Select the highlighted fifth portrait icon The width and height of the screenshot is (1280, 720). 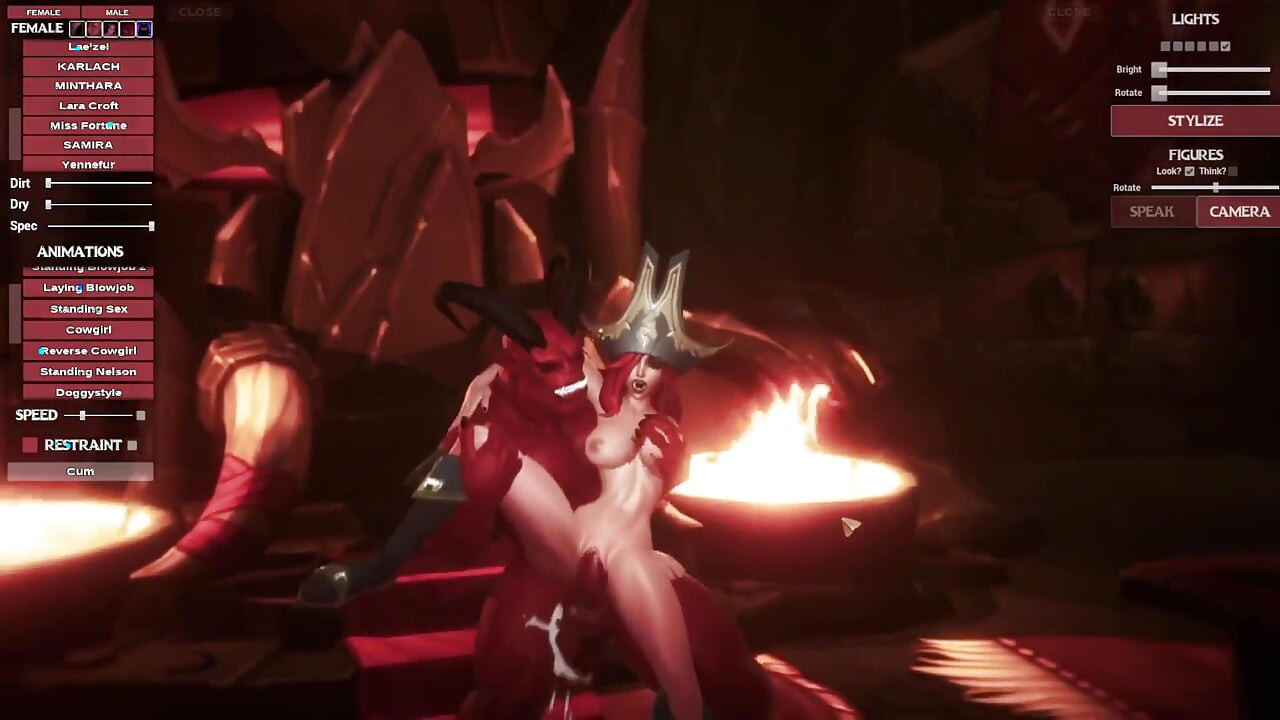pyautogui.click(x=144, y=29)
